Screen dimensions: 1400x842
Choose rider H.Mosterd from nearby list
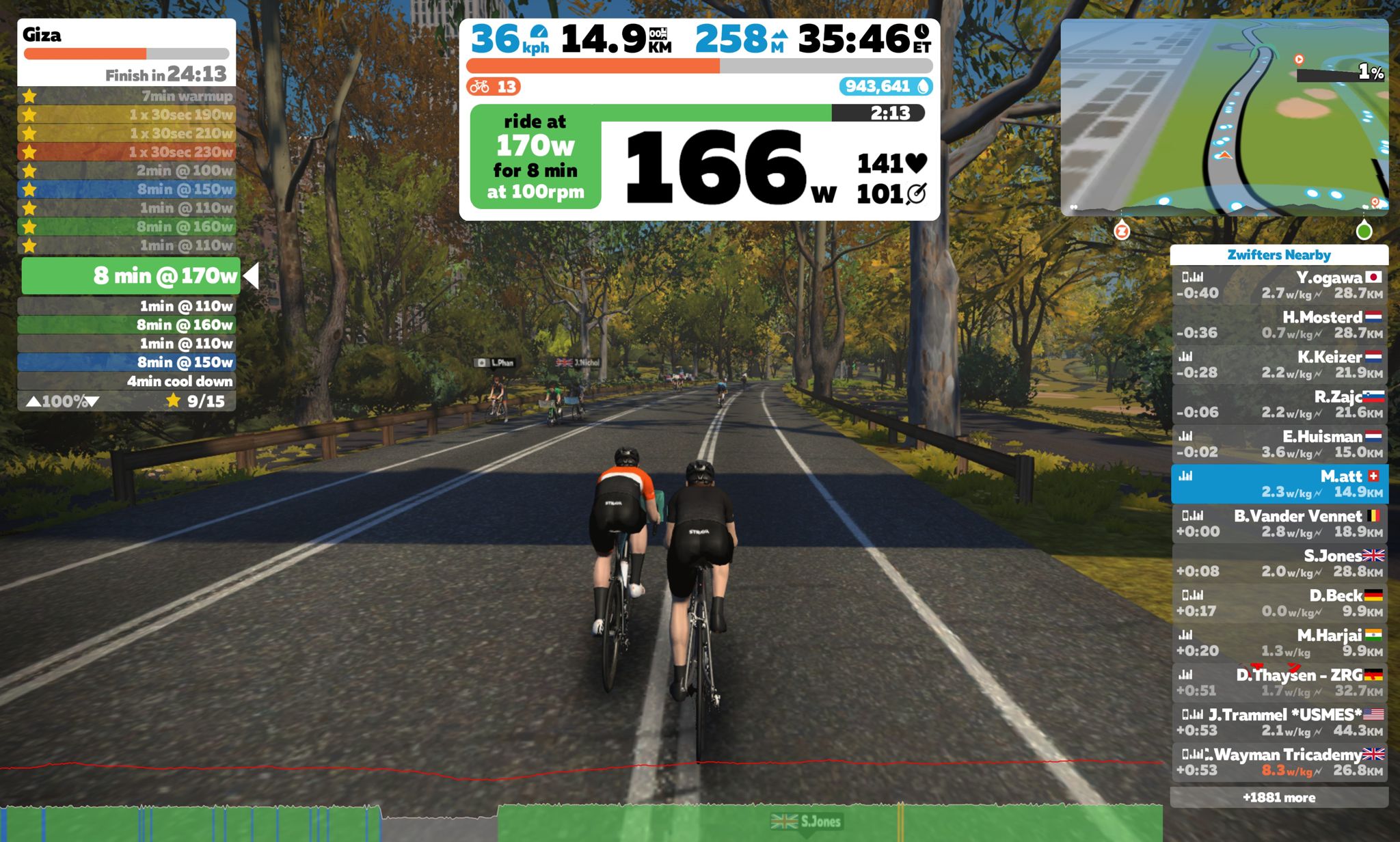point(1279,325)
